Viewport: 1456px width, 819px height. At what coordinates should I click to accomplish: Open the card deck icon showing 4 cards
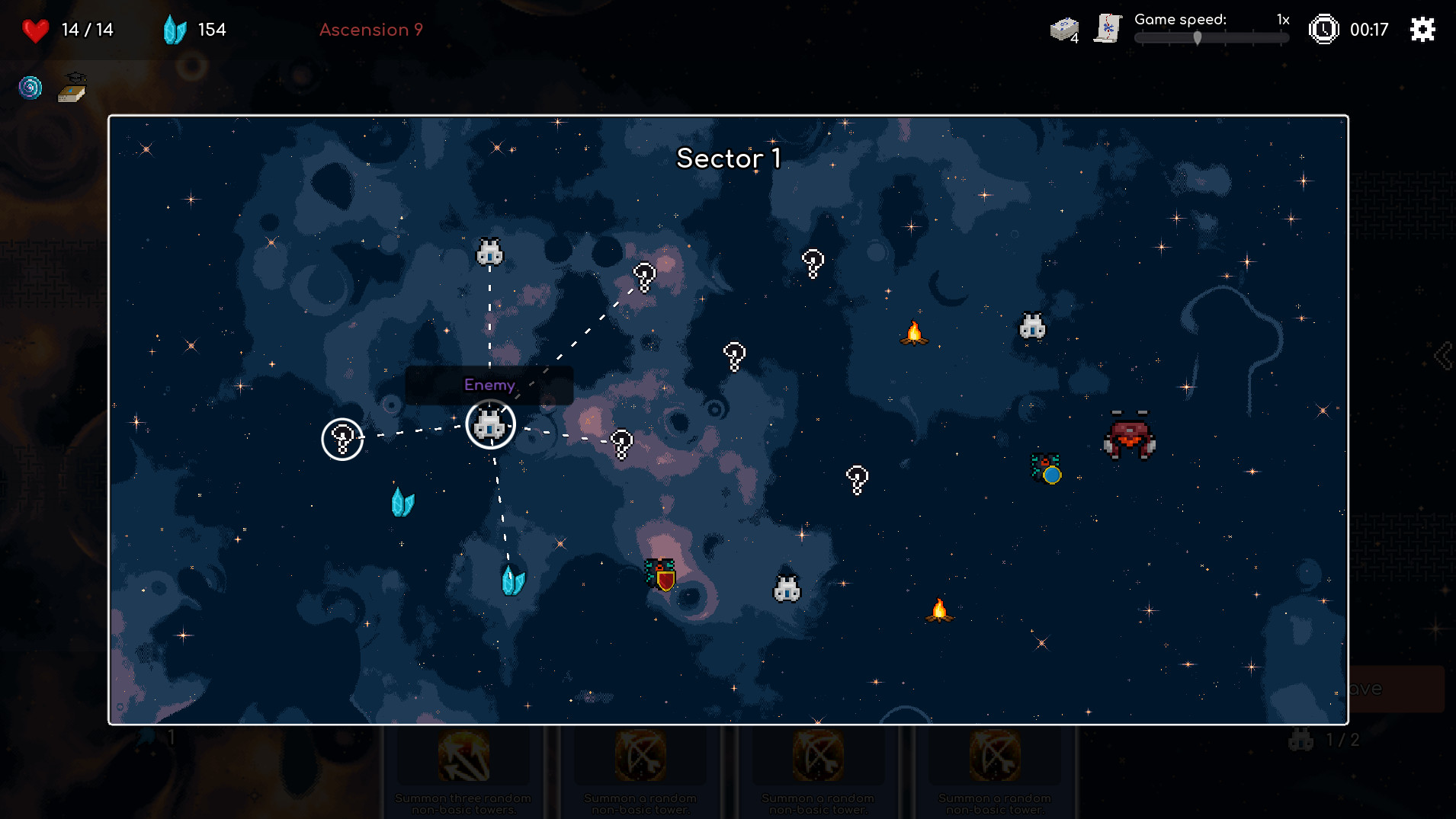click(1063, 27)
